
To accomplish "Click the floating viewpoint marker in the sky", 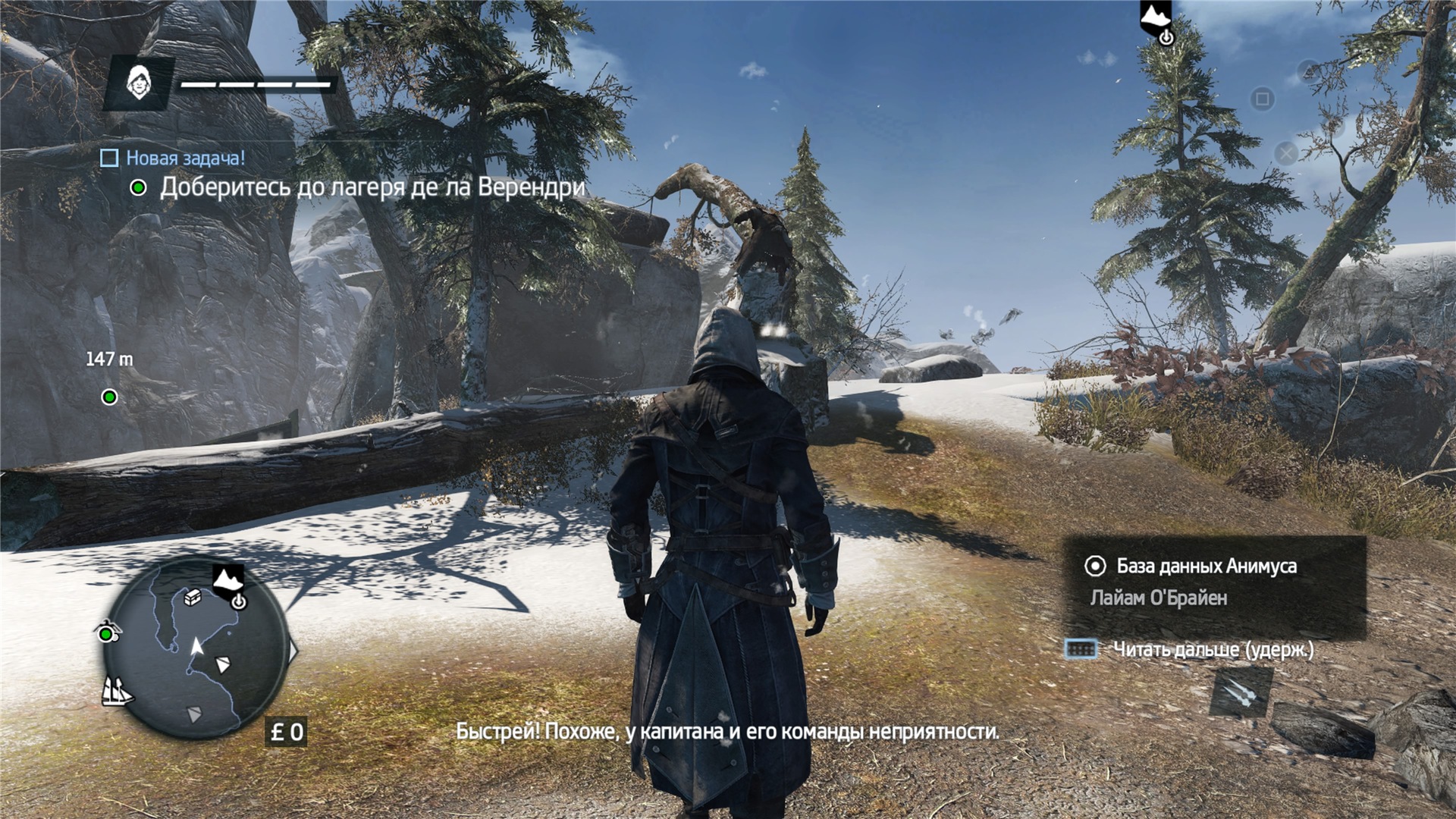I will tap(1156, 20).
